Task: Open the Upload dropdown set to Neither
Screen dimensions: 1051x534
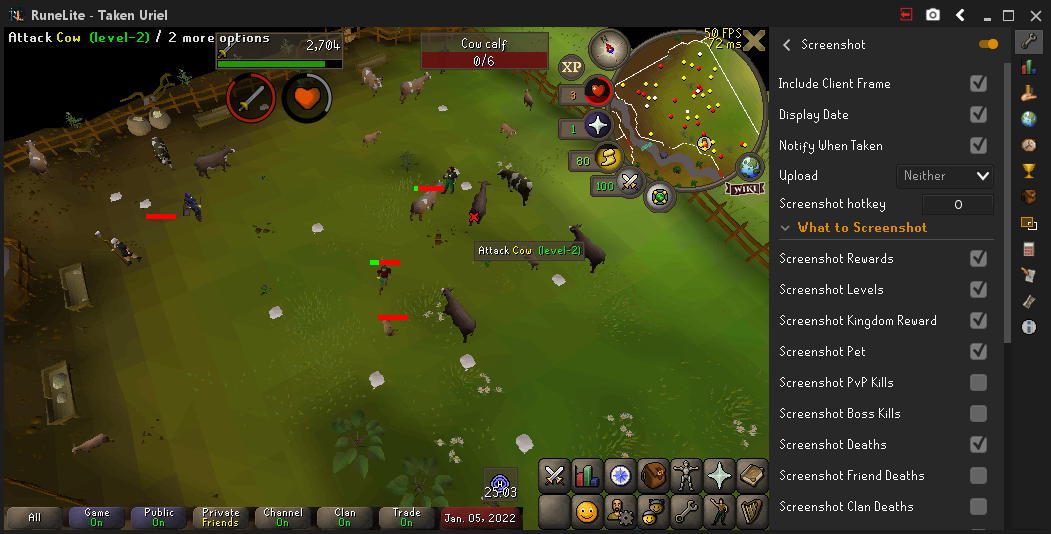Action: [945, 176]
